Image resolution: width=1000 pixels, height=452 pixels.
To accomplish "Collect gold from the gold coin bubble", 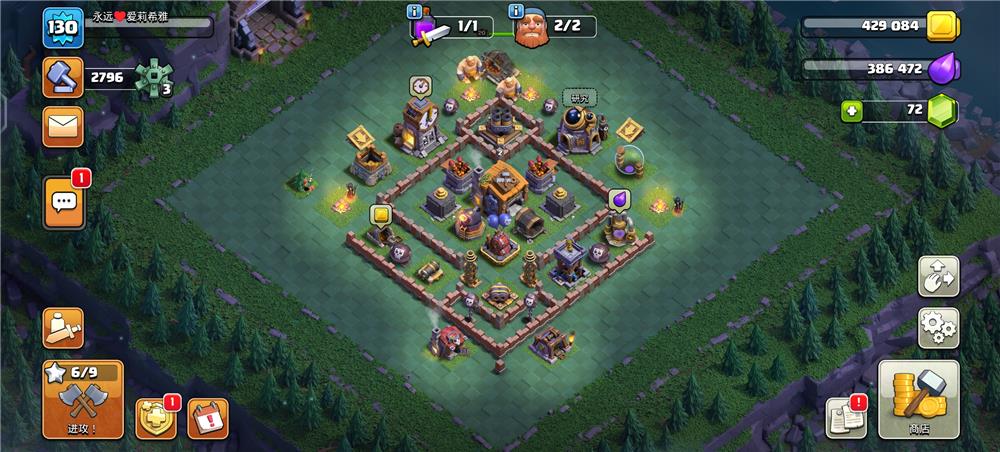I will pos(380,214).
